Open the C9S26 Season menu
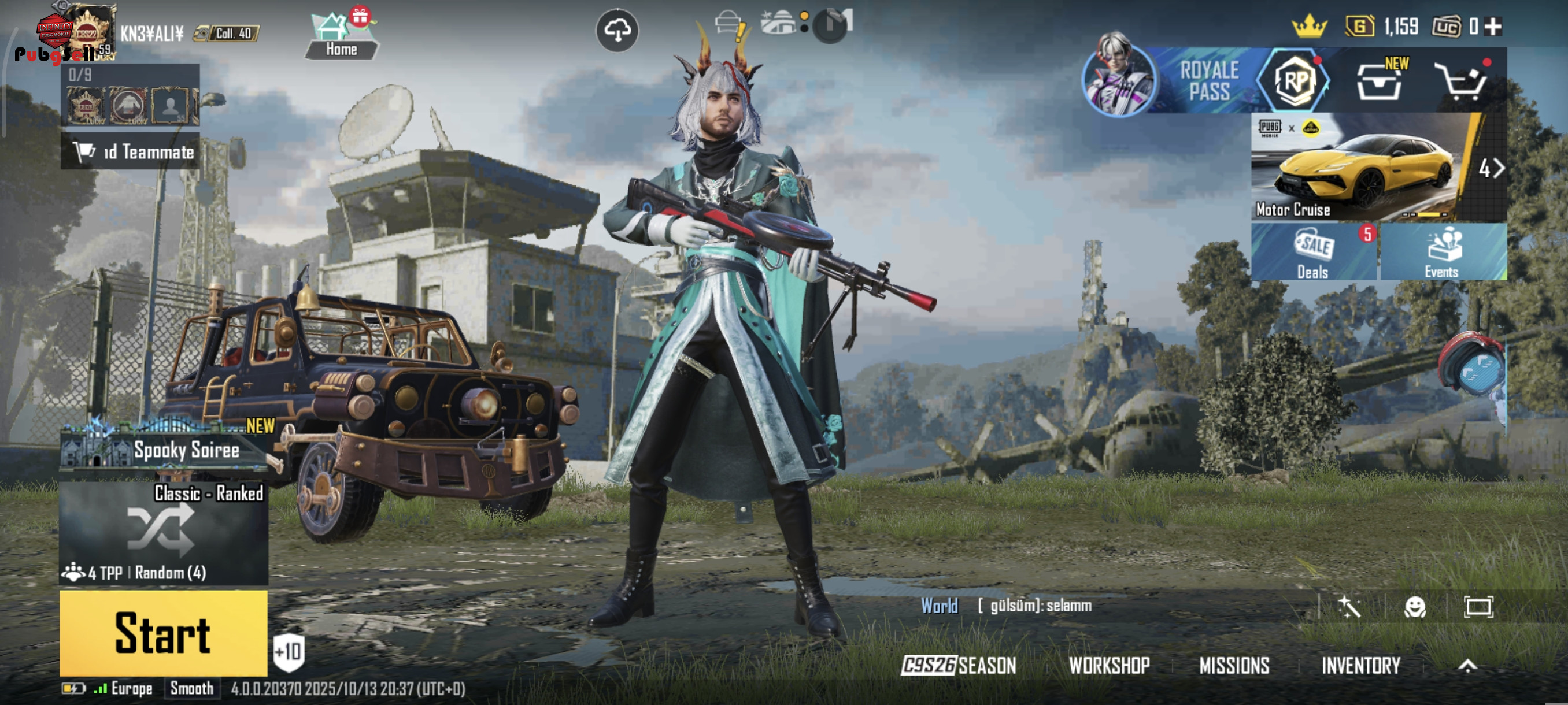 [x=959, y=666]
